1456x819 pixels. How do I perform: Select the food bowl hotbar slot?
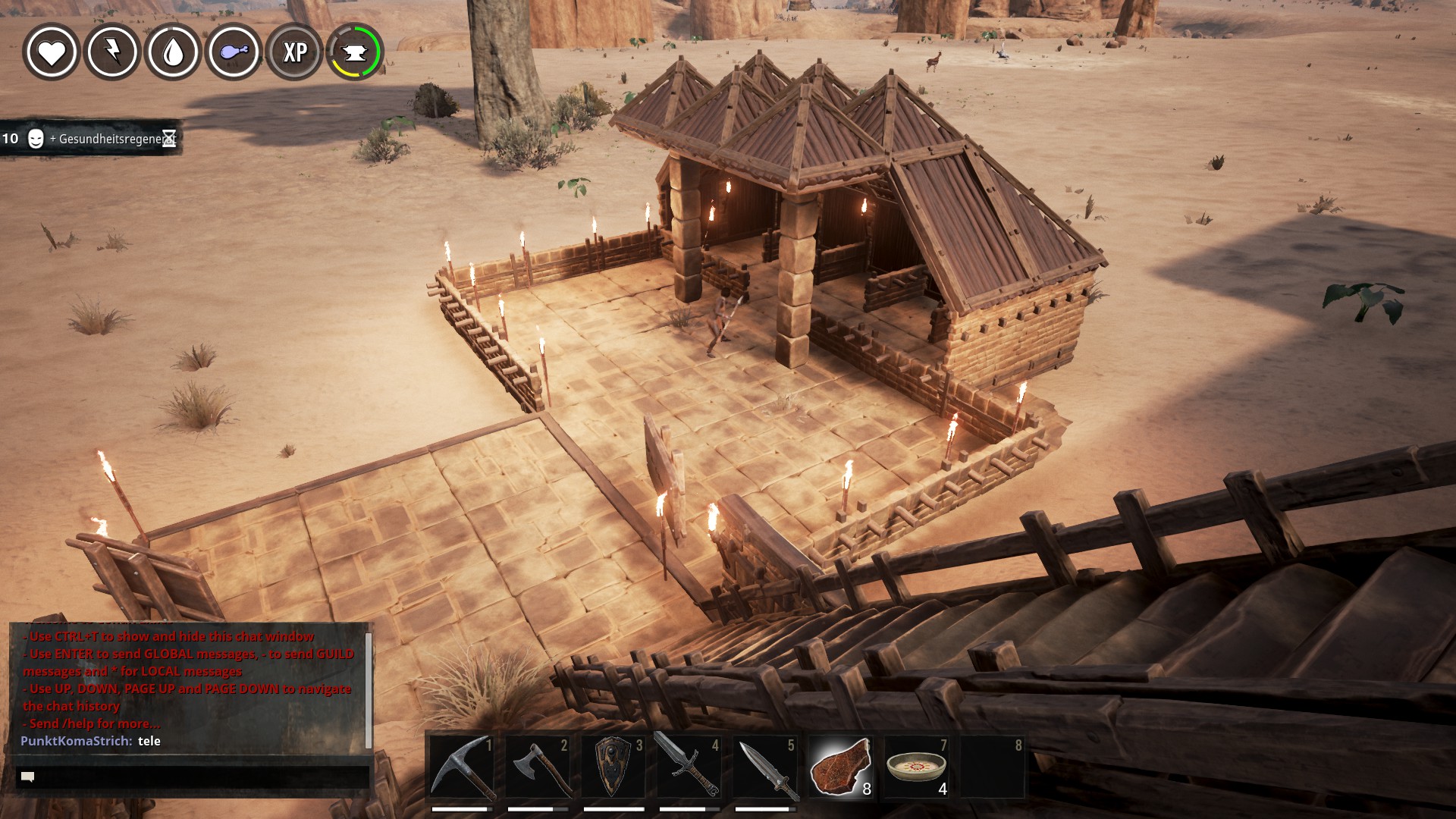[x=917, y=767]
